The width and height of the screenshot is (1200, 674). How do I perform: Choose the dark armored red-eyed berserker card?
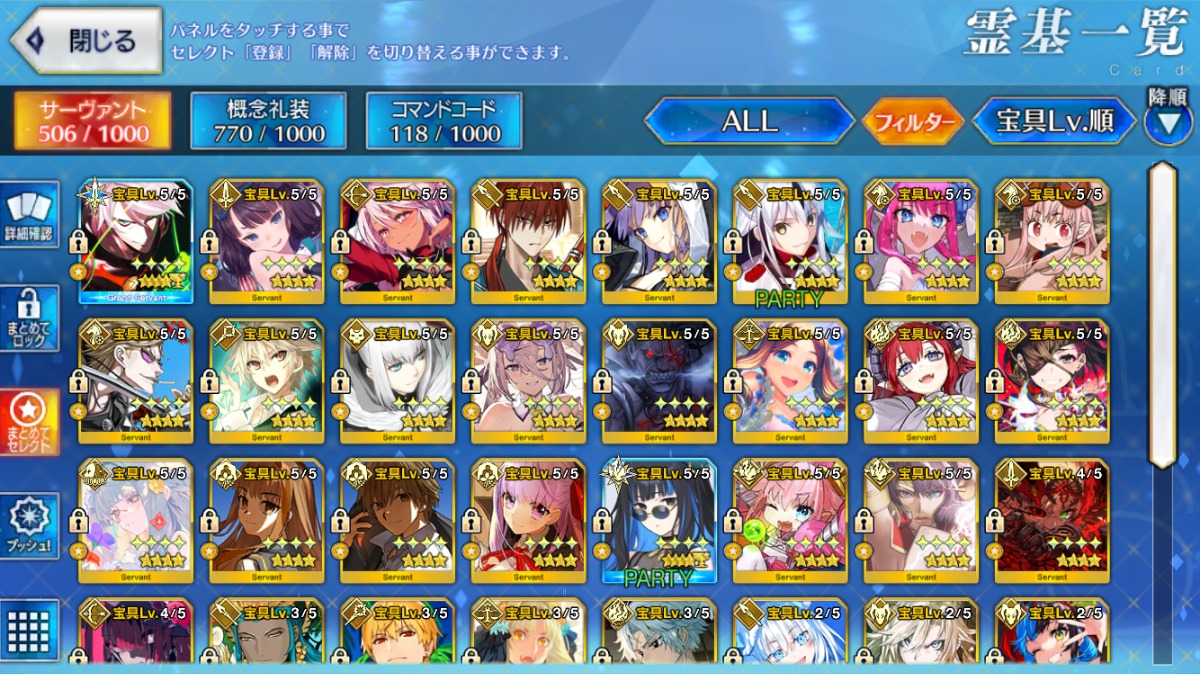click(659, 380)
